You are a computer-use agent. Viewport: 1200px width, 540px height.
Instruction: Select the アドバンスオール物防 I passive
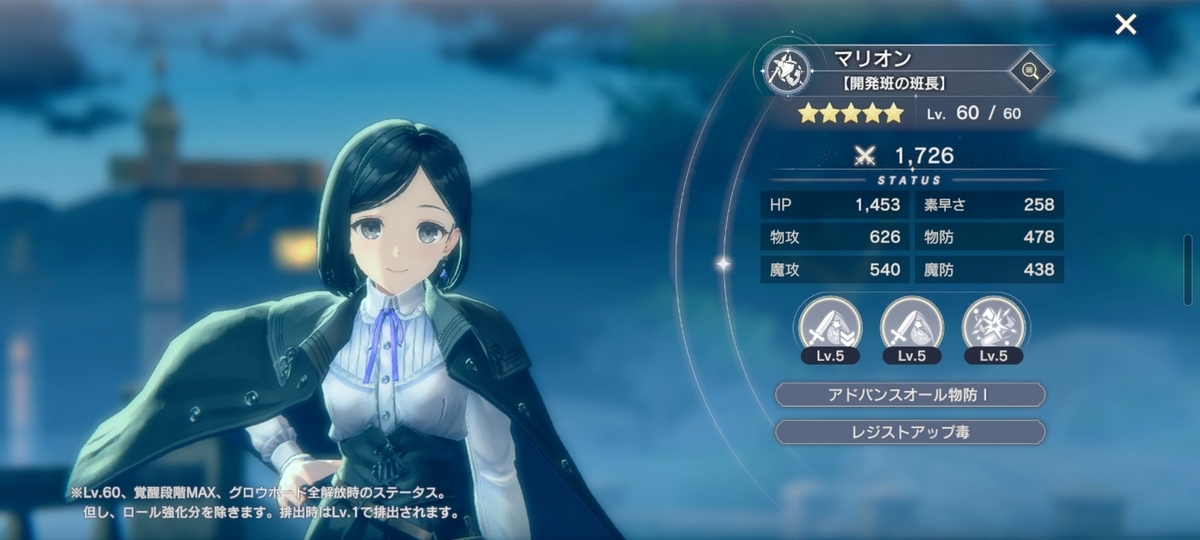[x=910, y=394]
